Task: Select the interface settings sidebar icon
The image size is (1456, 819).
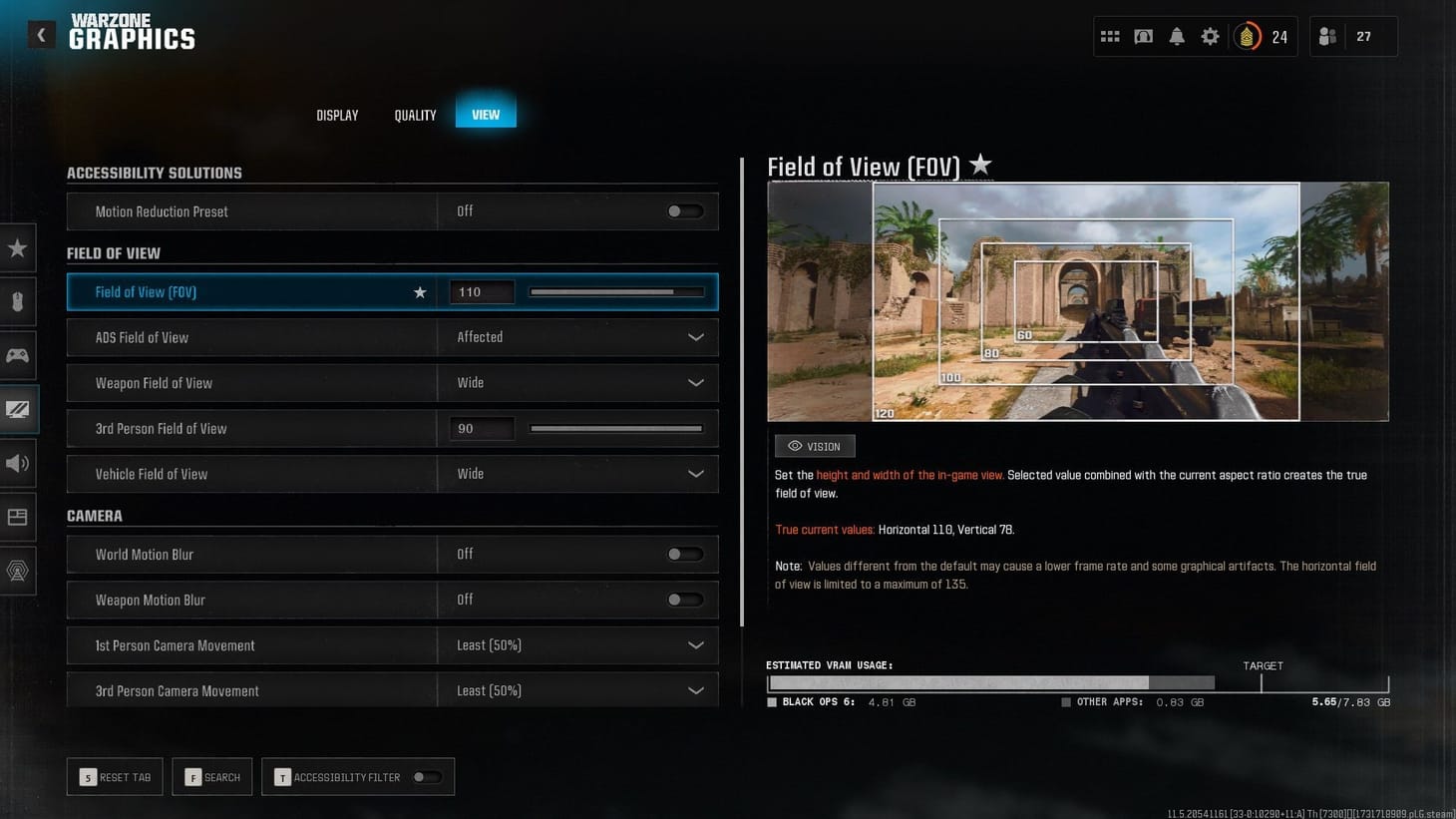Action: click(x=18, y=517)
